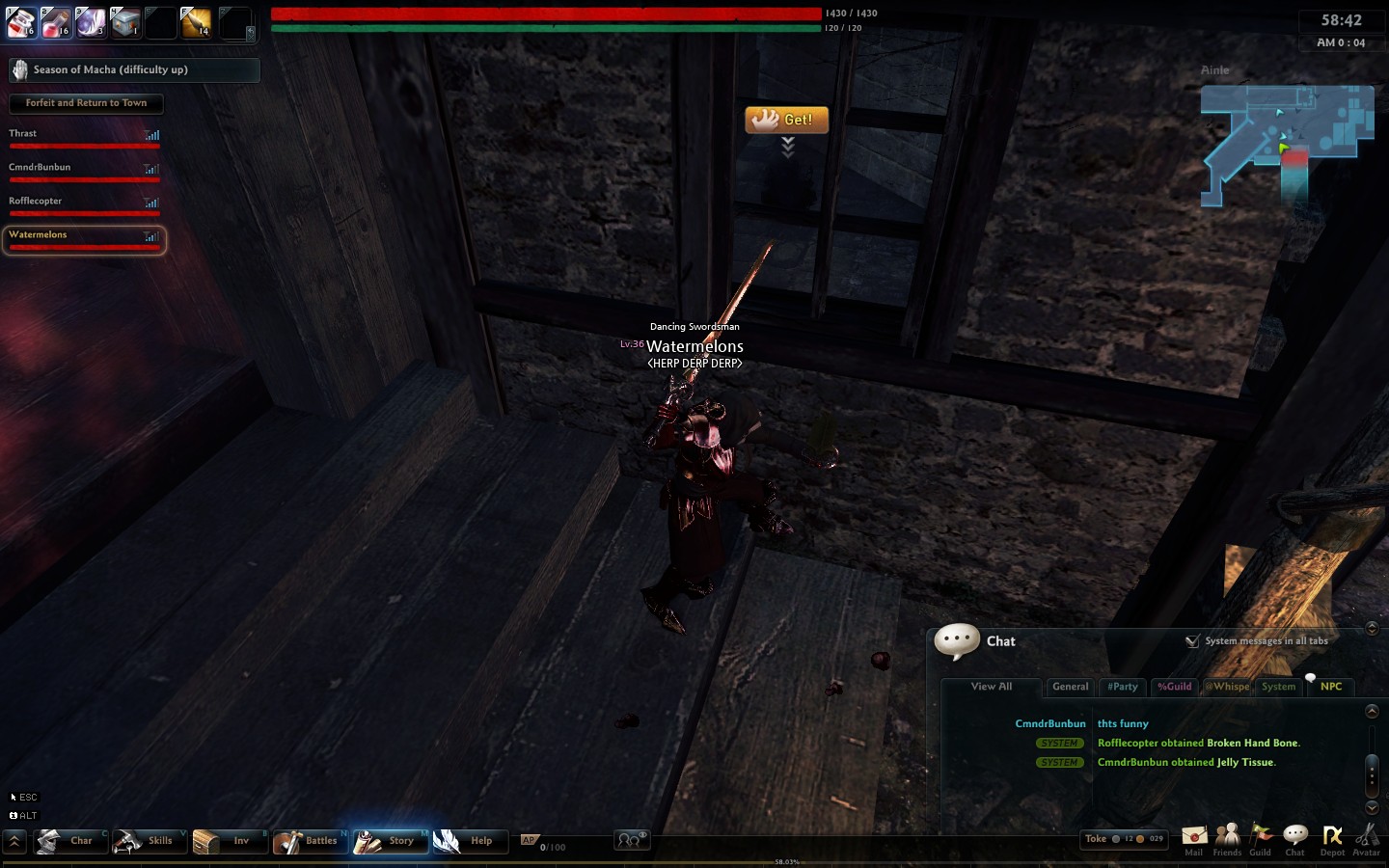Open the Battles menu
The height and width of the screenshot is (868, 1389).
(x=310, y=841)
